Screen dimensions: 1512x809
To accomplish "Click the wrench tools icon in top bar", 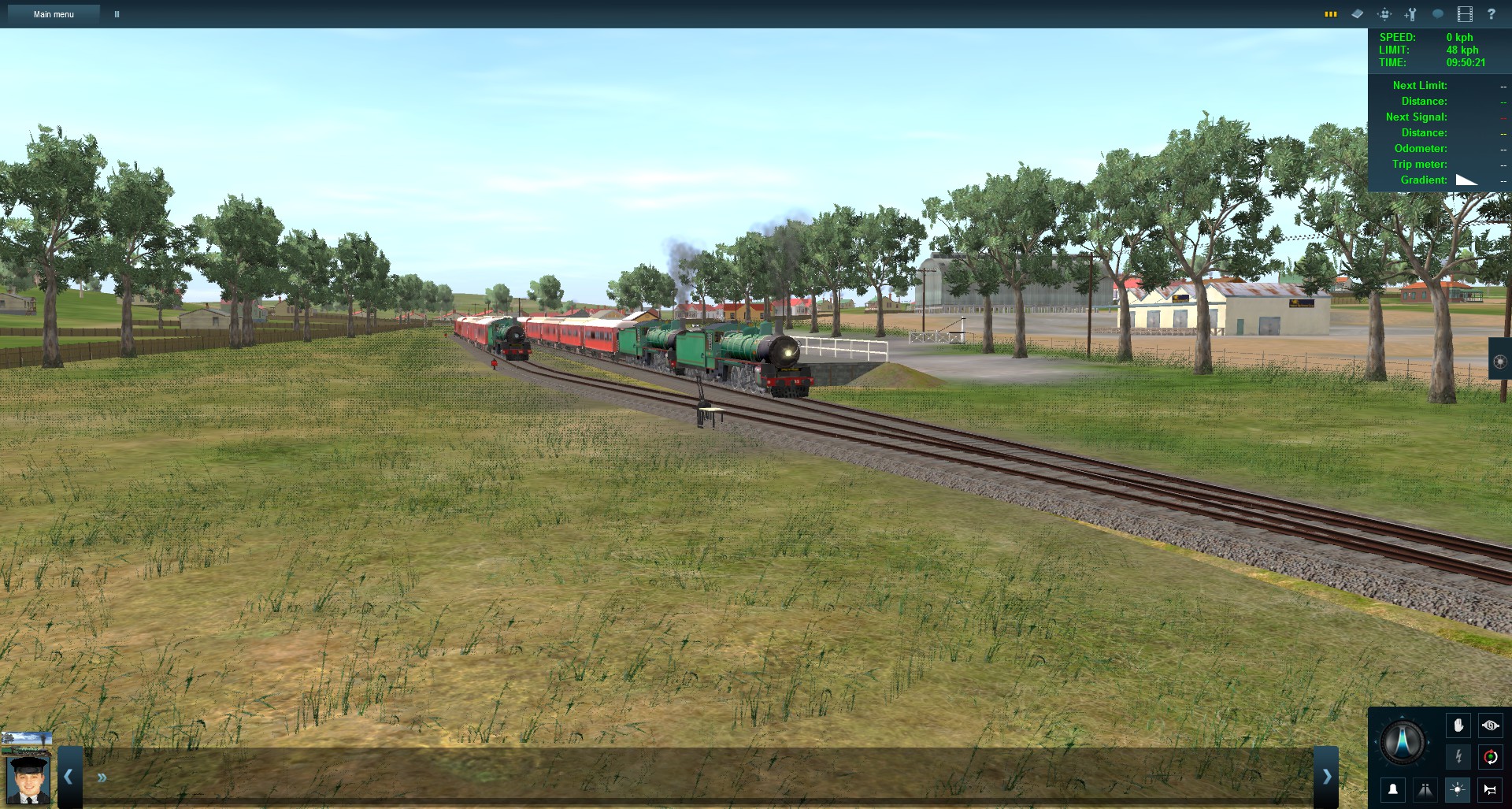I will pos(1410,14).
